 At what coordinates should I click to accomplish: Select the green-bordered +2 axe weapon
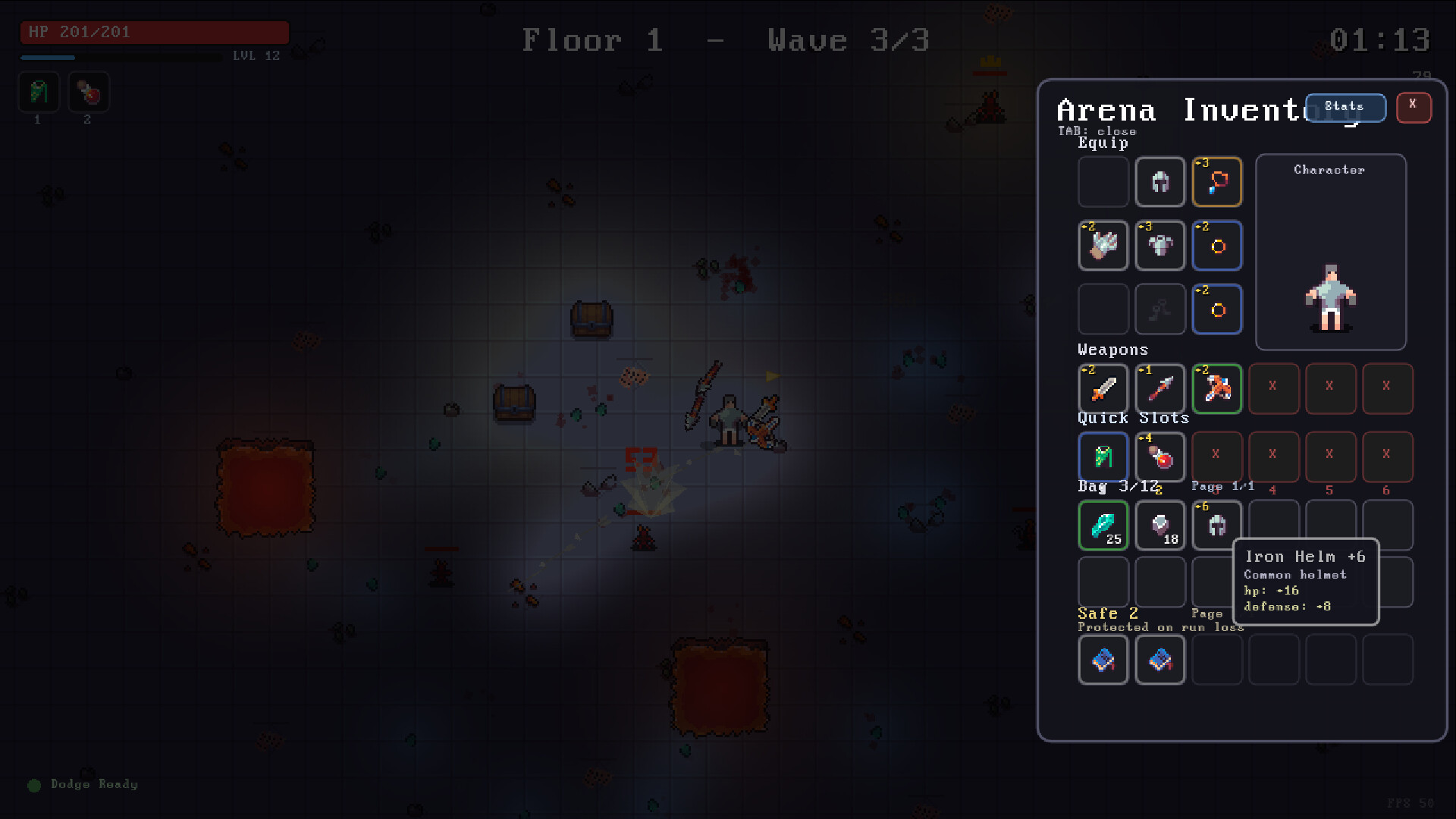pos(1217,389)
